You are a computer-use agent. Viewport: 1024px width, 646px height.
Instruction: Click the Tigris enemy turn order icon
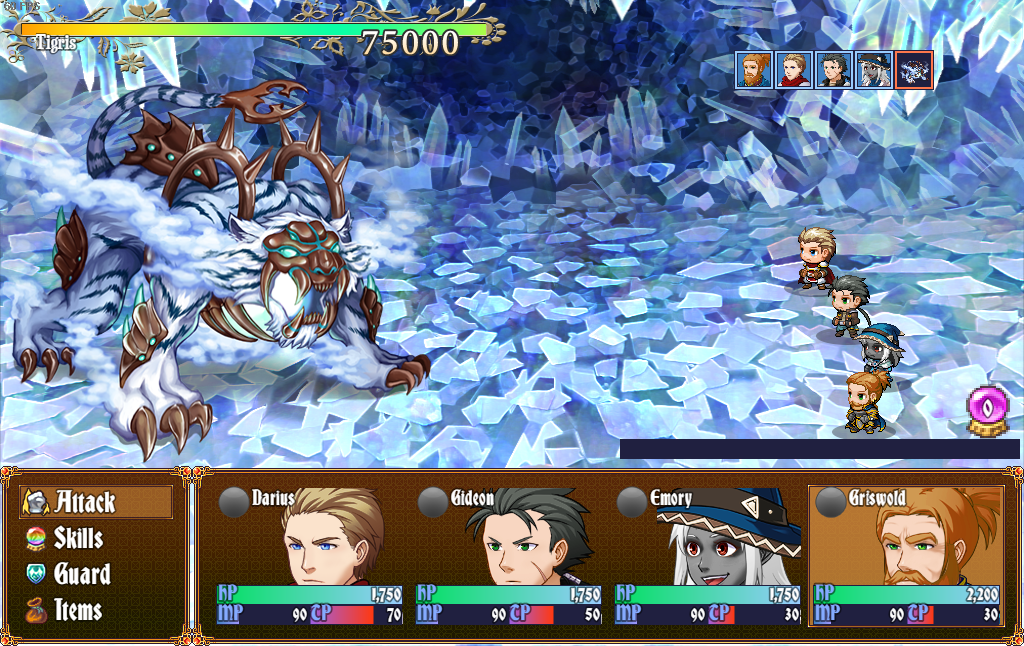point(914,70)
